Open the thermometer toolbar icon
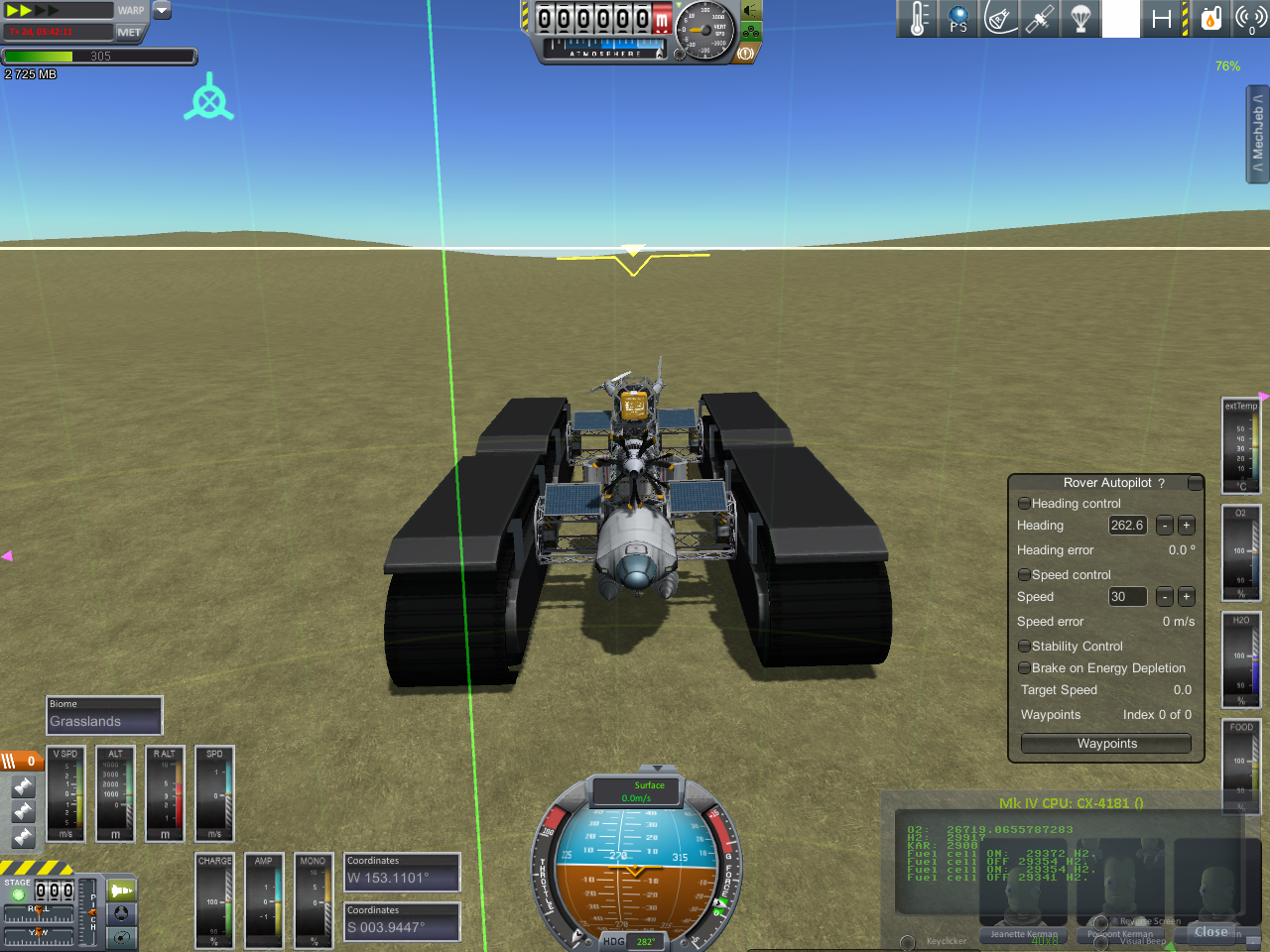The width and height of the screenshot is (1270, 952). pos(918,19)
